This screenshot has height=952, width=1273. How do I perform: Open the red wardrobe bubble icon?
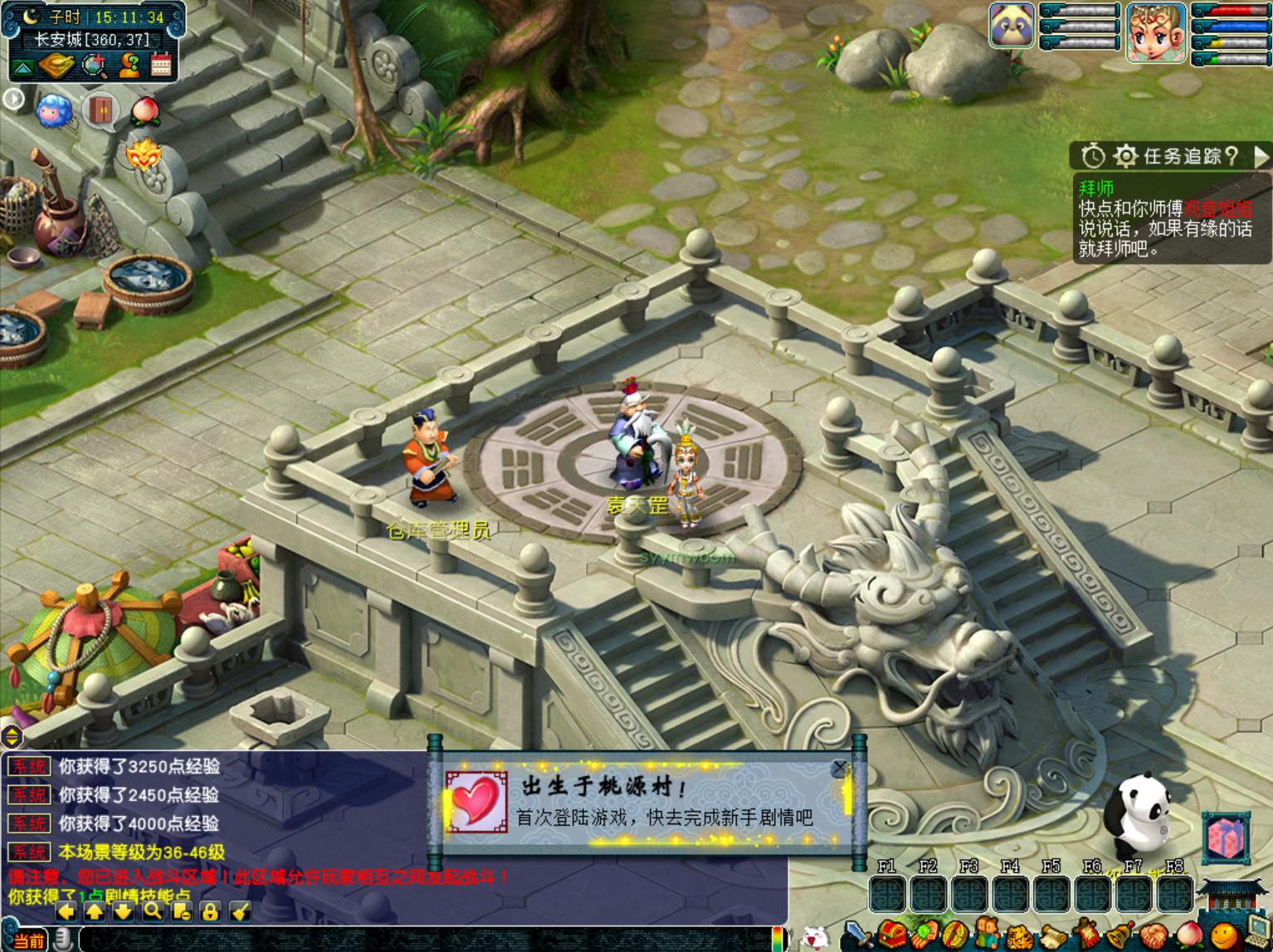(100, 110)
